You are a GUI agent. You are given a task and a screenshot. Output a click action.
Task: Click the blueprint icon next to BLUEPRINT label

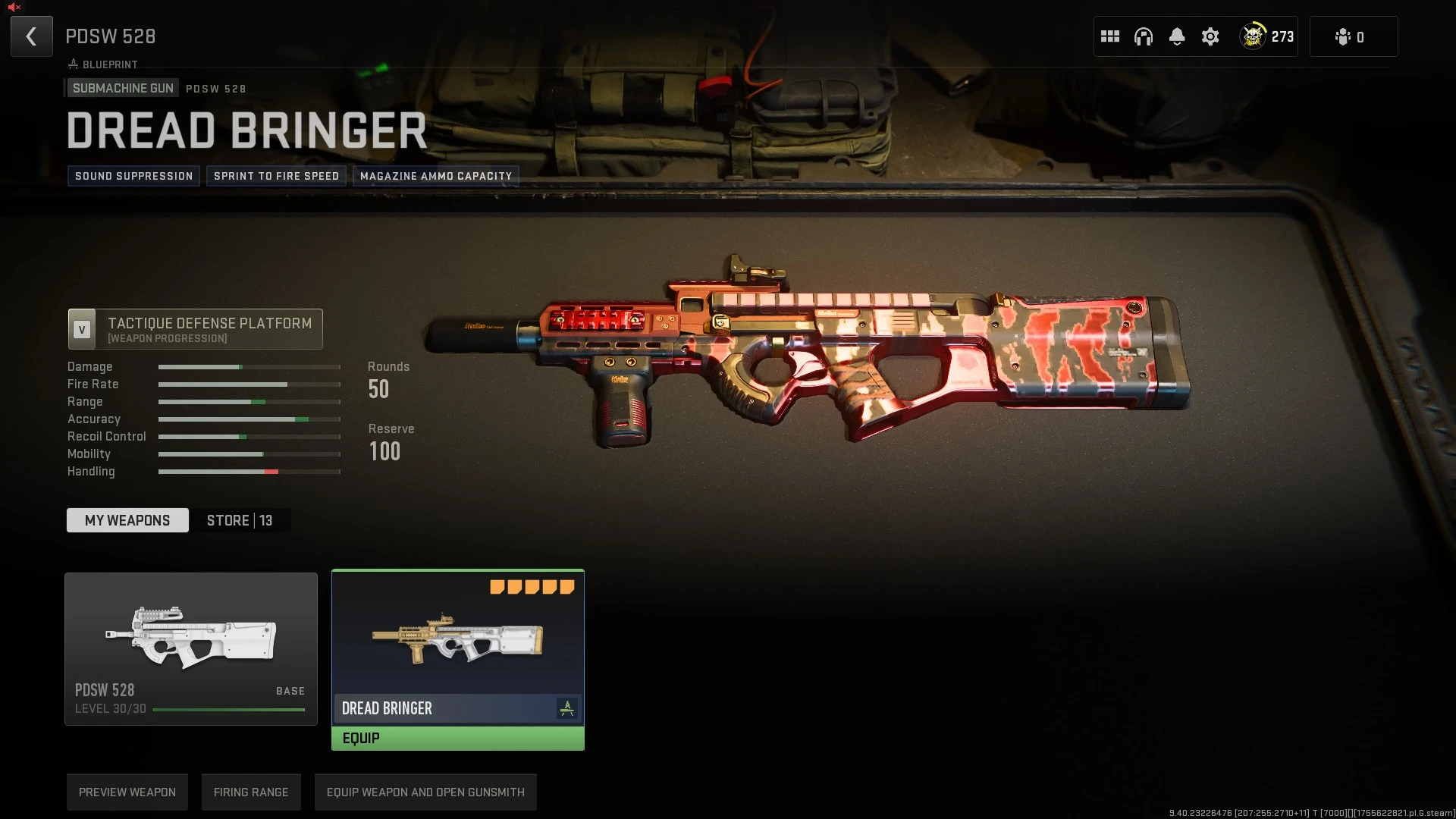pos(72,64)
